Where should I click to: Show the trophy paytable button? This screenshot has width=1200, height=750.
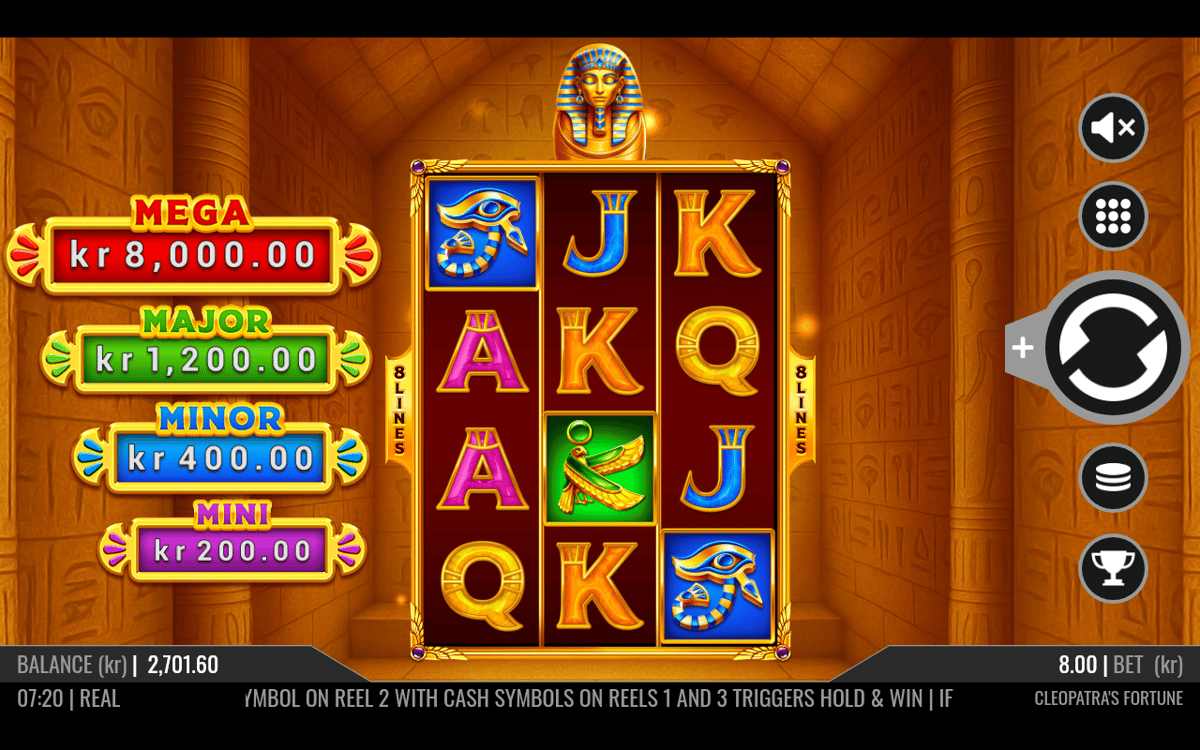pyautogui.click(x=1113, y=568)
